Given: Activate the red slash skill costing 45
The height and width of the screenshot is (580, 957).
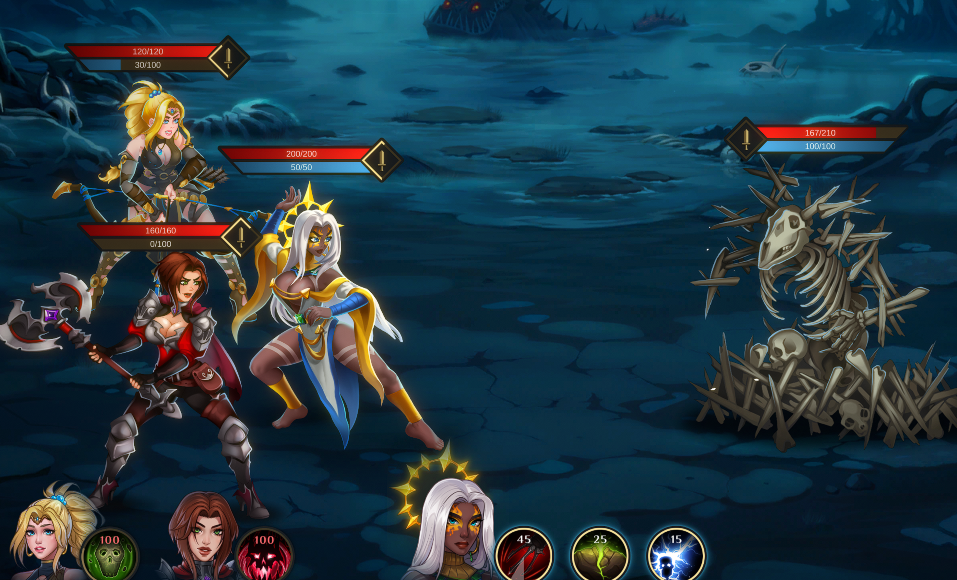Looking at the screenshot, I should tap(524, 555).
